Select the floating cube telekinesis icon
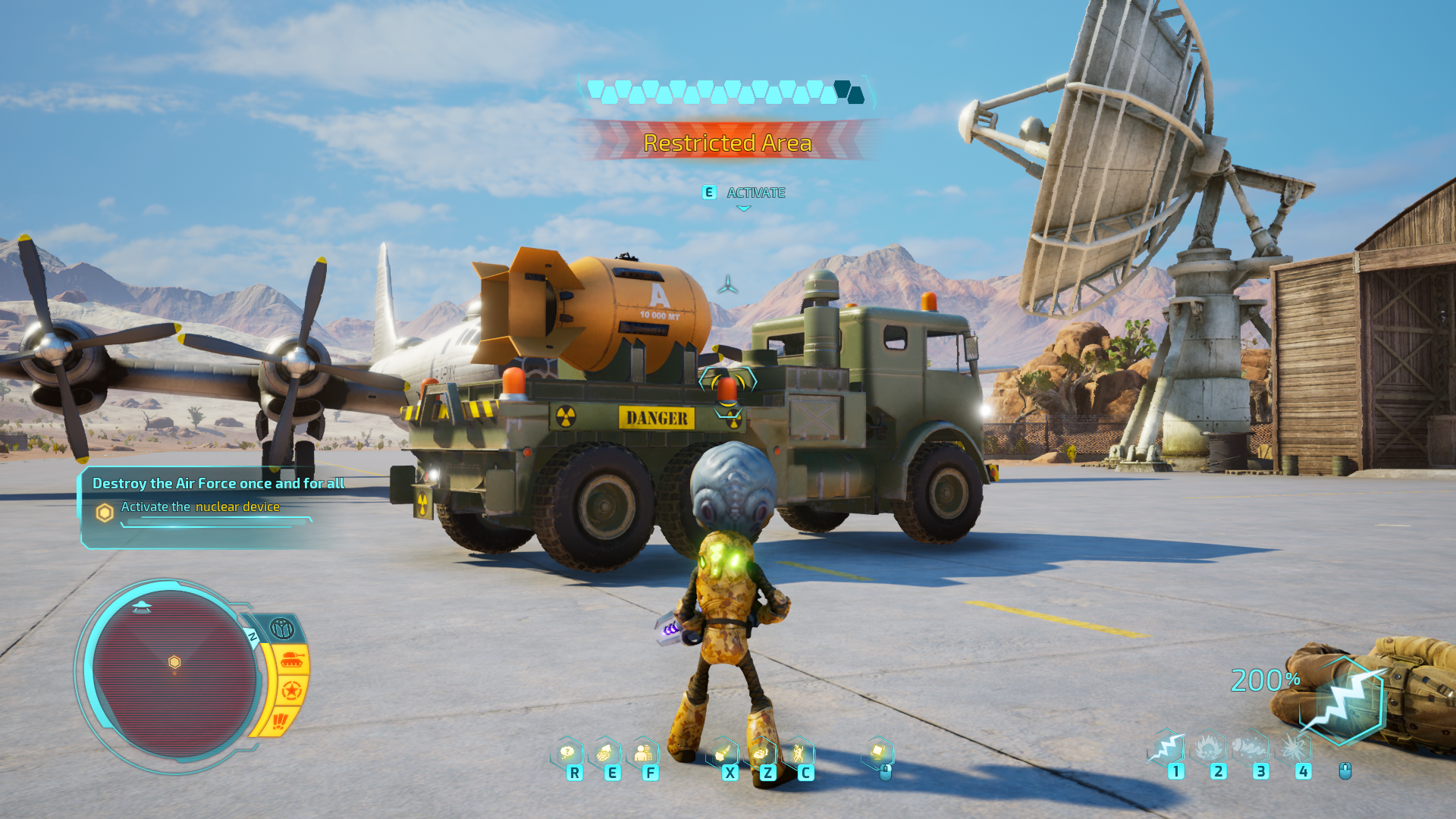Viewport: 1456px width, 819px height. 878,752
